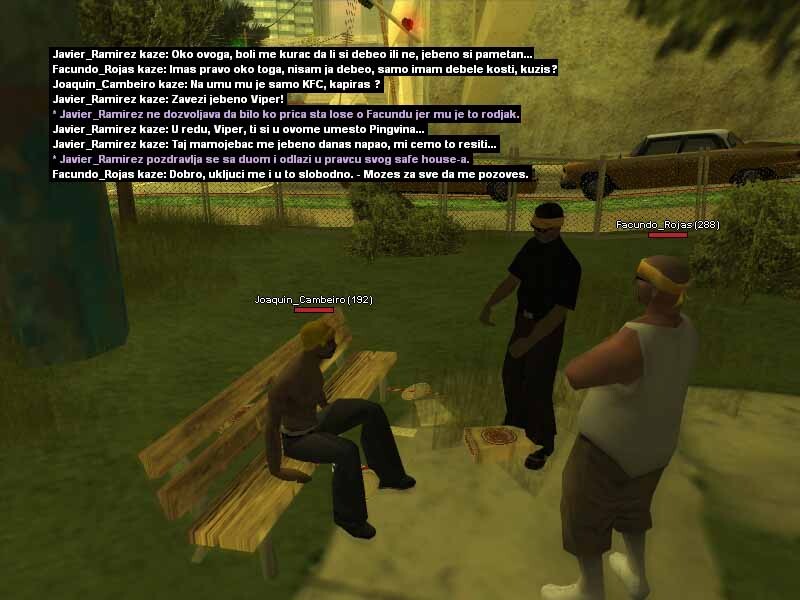Select the last chat line starting with "Dobro"

coord(291,175)
